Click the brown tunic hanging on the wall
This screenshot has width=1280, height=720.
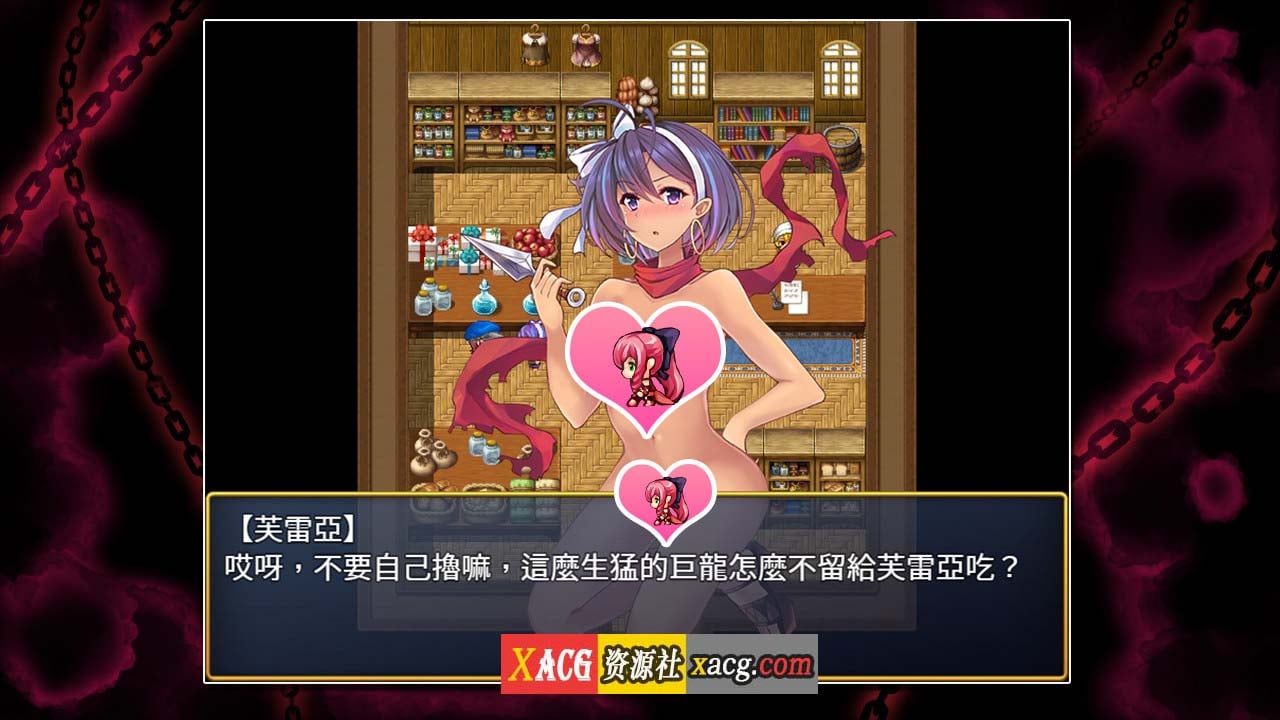(x=533, y=48)
